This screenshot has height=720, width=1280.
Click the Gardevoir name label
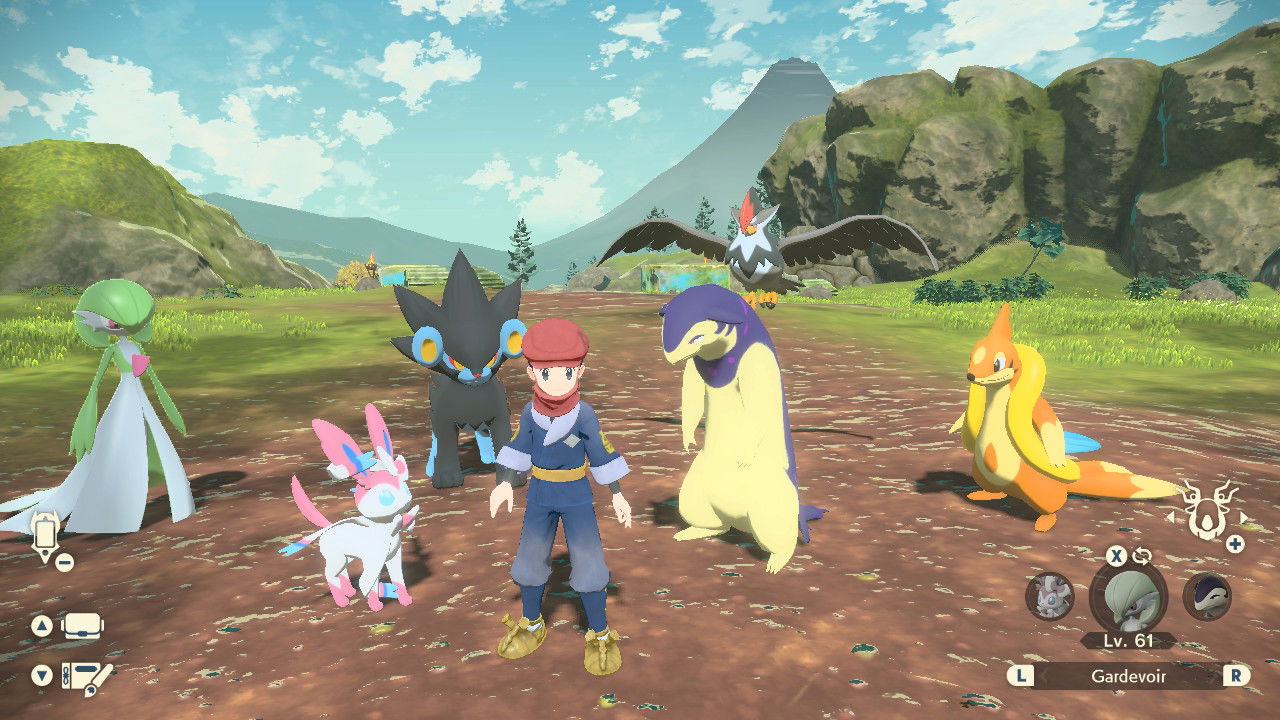click(x=1128, y=676)
